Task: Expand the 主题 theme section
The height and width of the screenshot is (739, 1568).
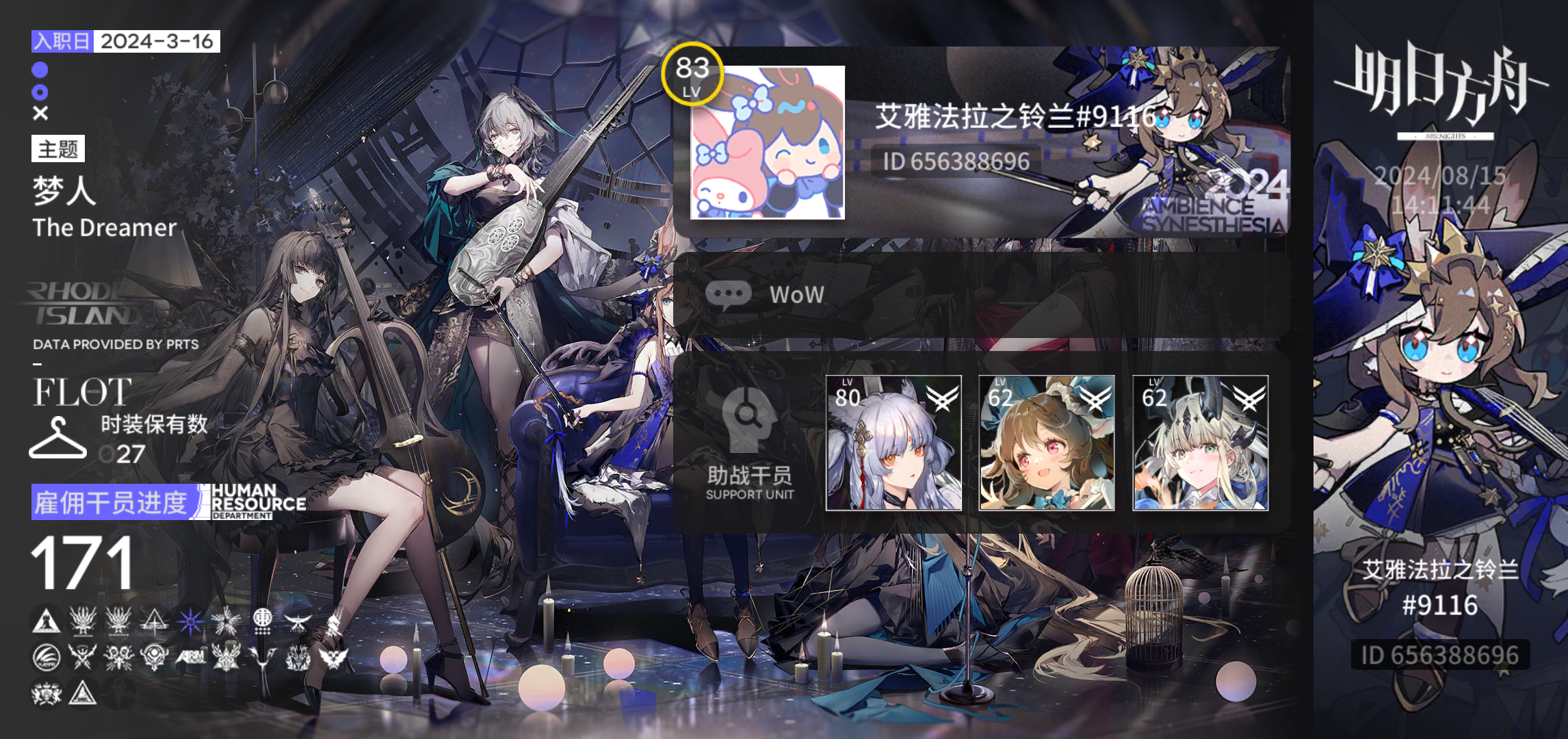Action: [57, 150]
